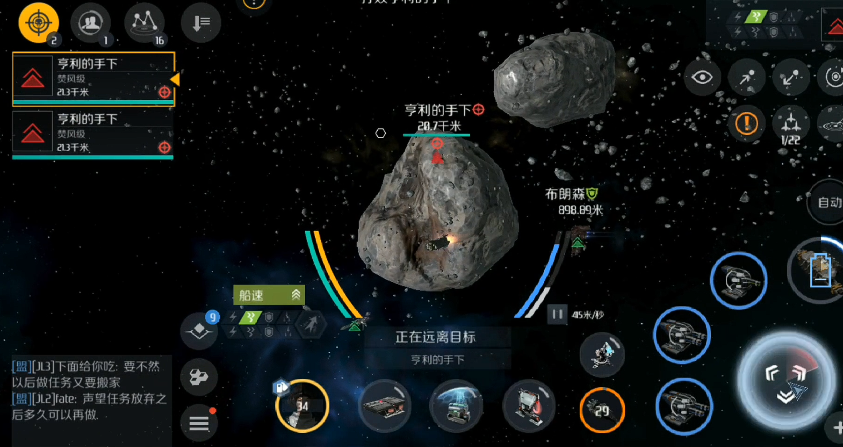Activate the orange-ringed module showing 29
843x447 pixels.
602,409
